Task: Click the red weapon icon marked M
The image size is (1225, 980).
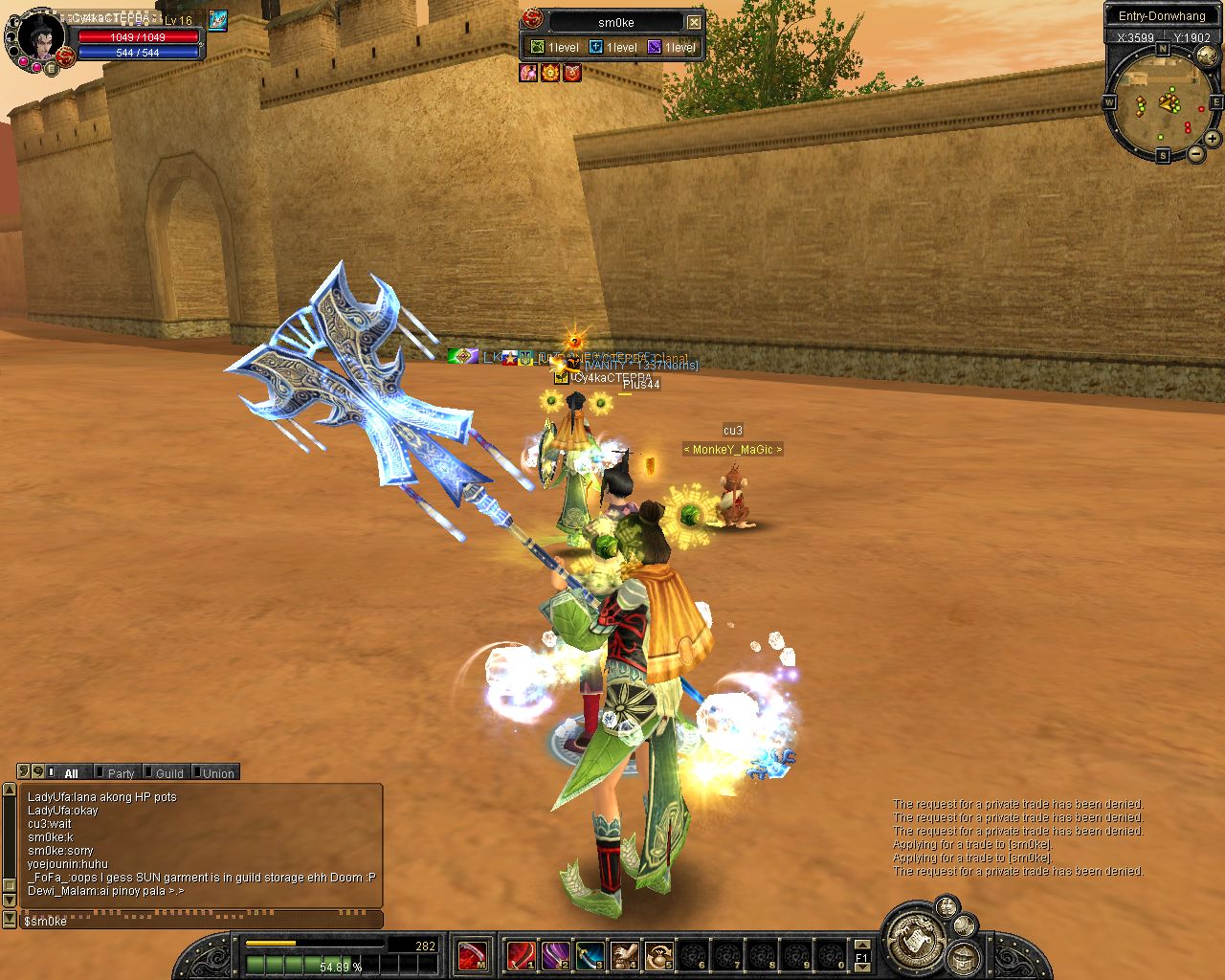Action: [471, 955]
